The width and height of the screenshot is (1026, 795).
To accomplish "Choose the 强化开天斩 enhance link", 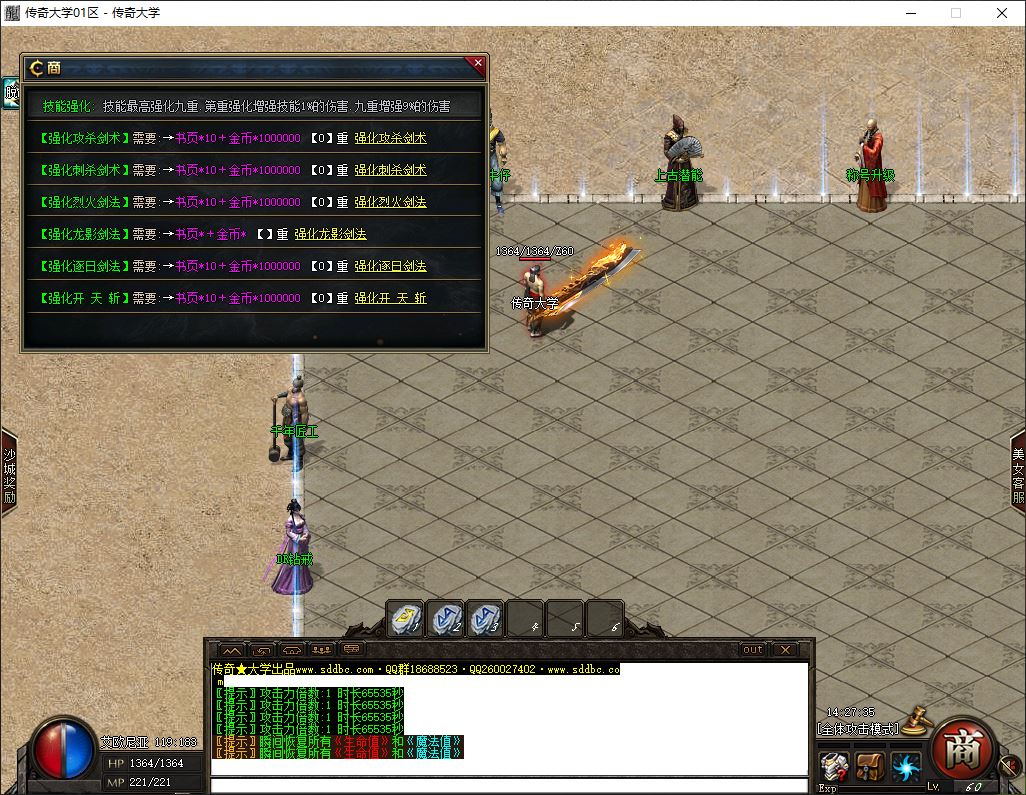I will pyautogui.click(x=390, y=298).
